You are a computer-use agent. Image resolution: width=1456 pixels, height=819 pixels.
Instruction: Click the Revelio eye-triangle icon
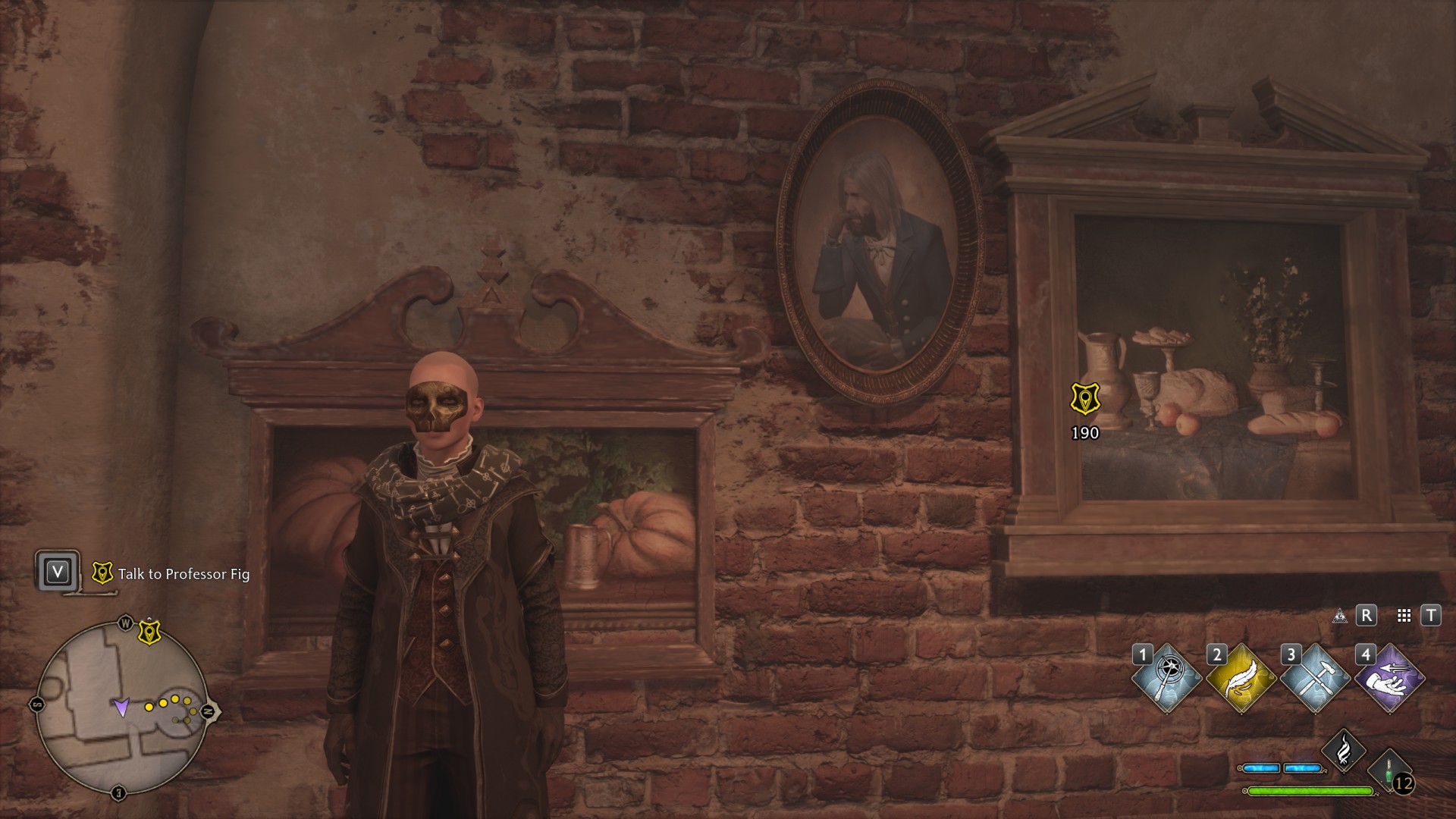1340,616
